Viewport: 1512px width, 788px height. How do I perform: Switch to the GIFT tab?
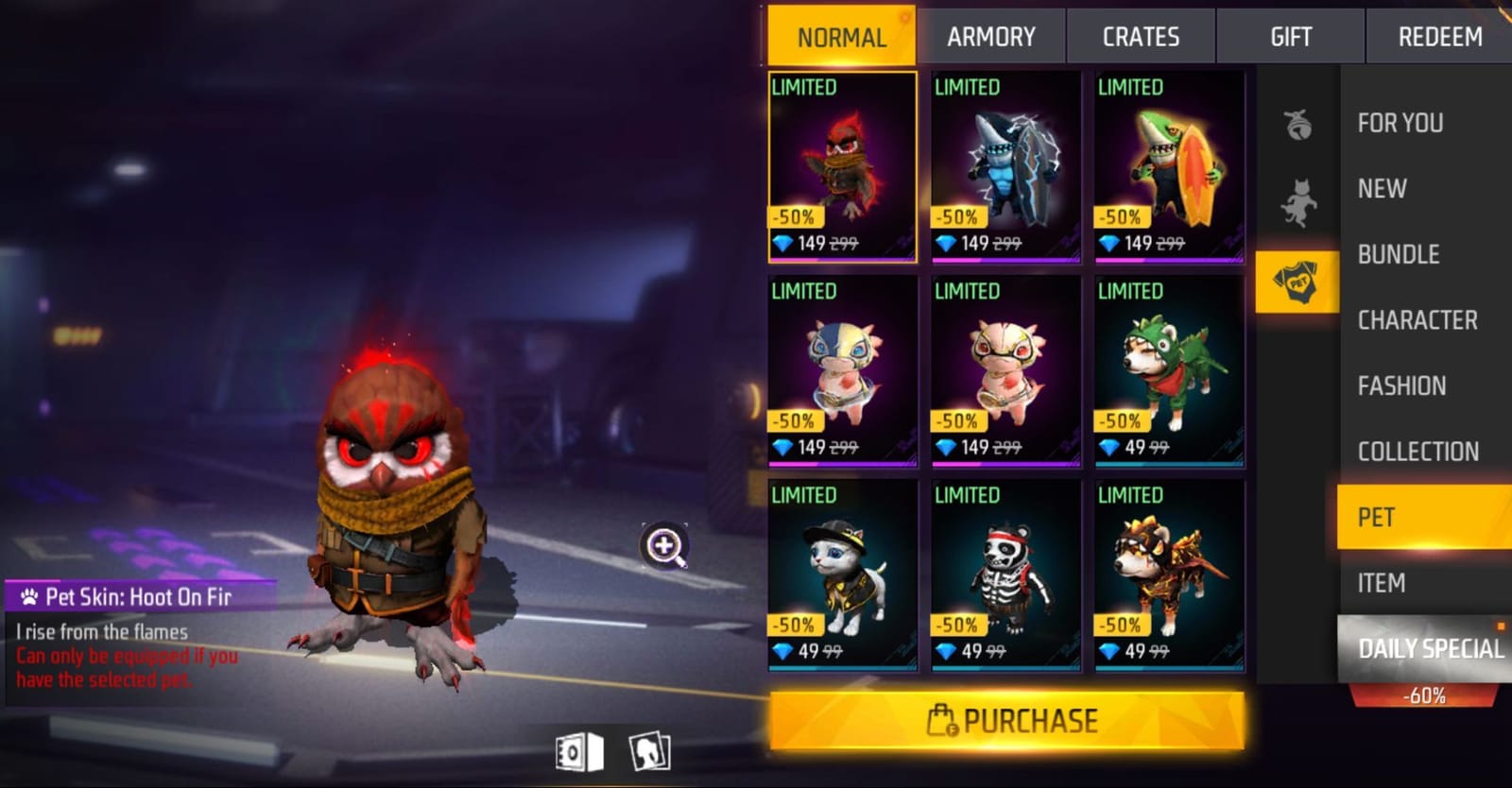point(1289,36)
